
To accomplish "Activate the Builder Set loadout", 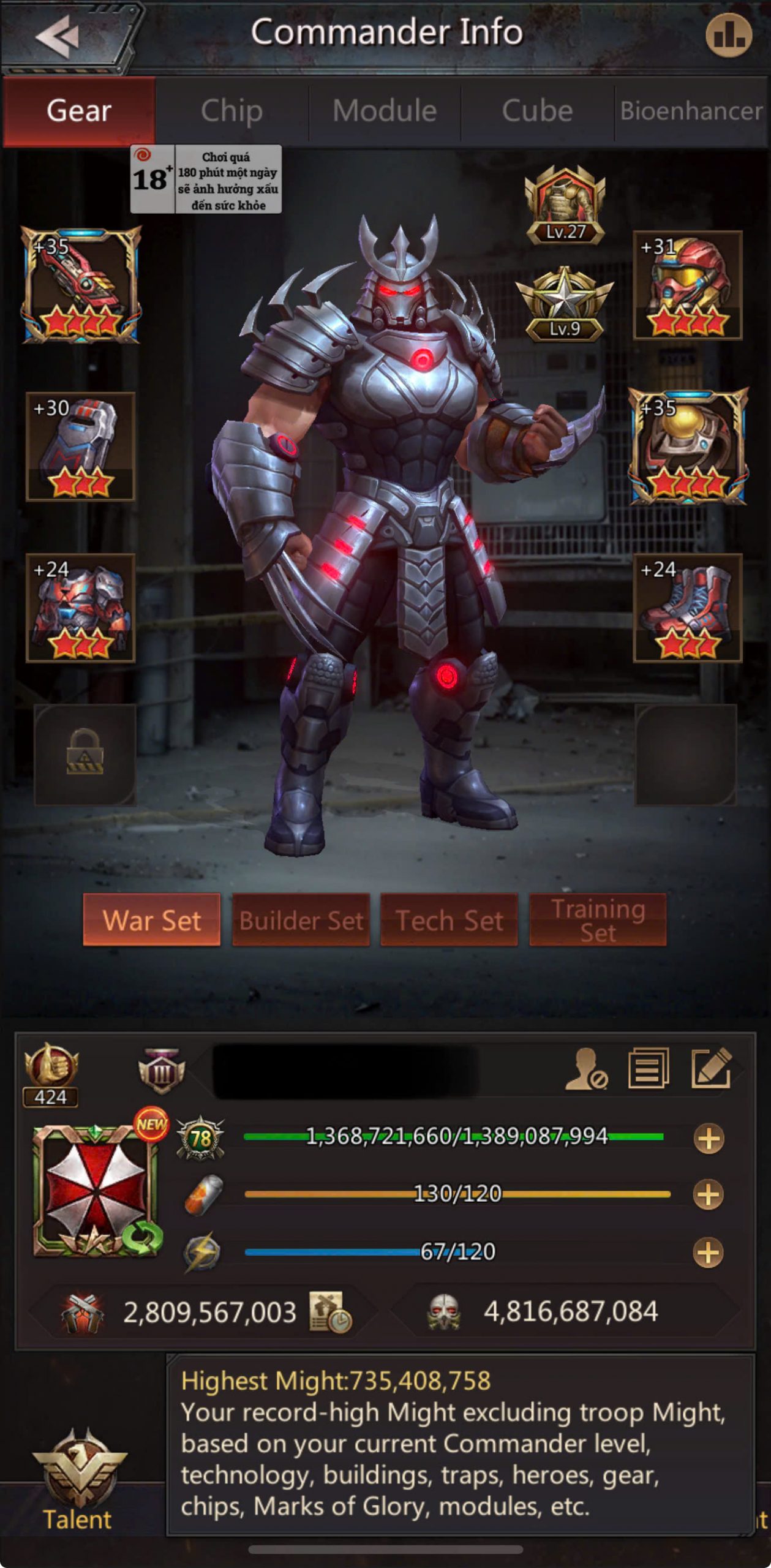I will coord(301,919).
